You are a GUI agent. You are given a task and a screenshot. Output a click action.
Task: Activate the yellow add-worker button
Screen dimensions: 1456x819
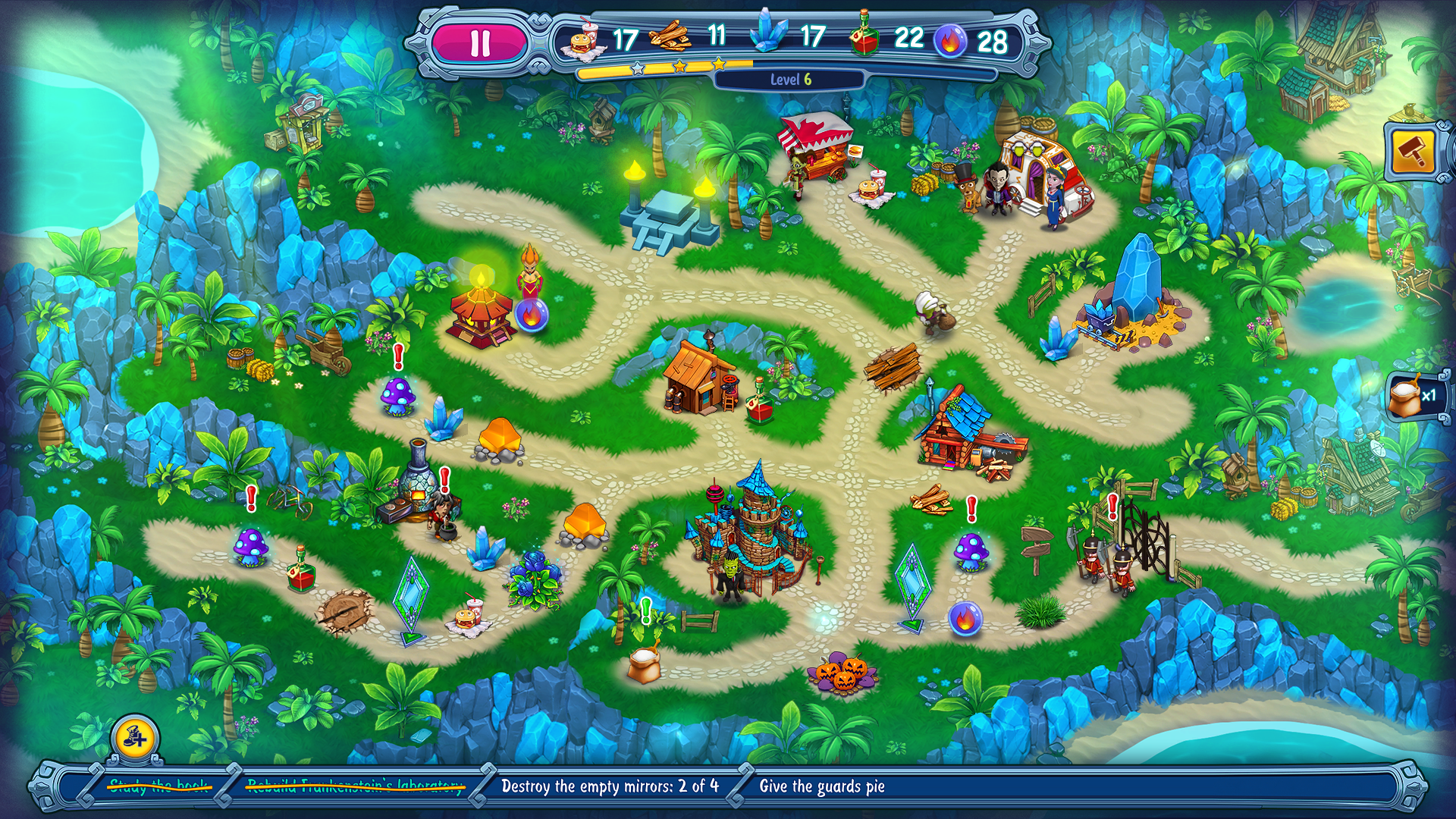[x=136, y=737]
